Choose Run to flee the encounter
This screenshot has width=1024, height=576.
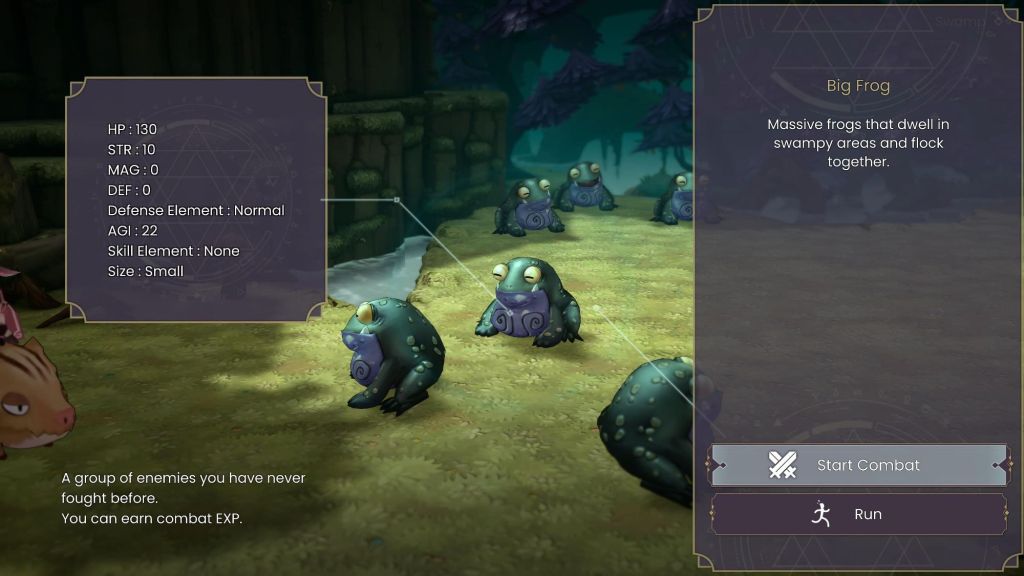coord(858,514)
